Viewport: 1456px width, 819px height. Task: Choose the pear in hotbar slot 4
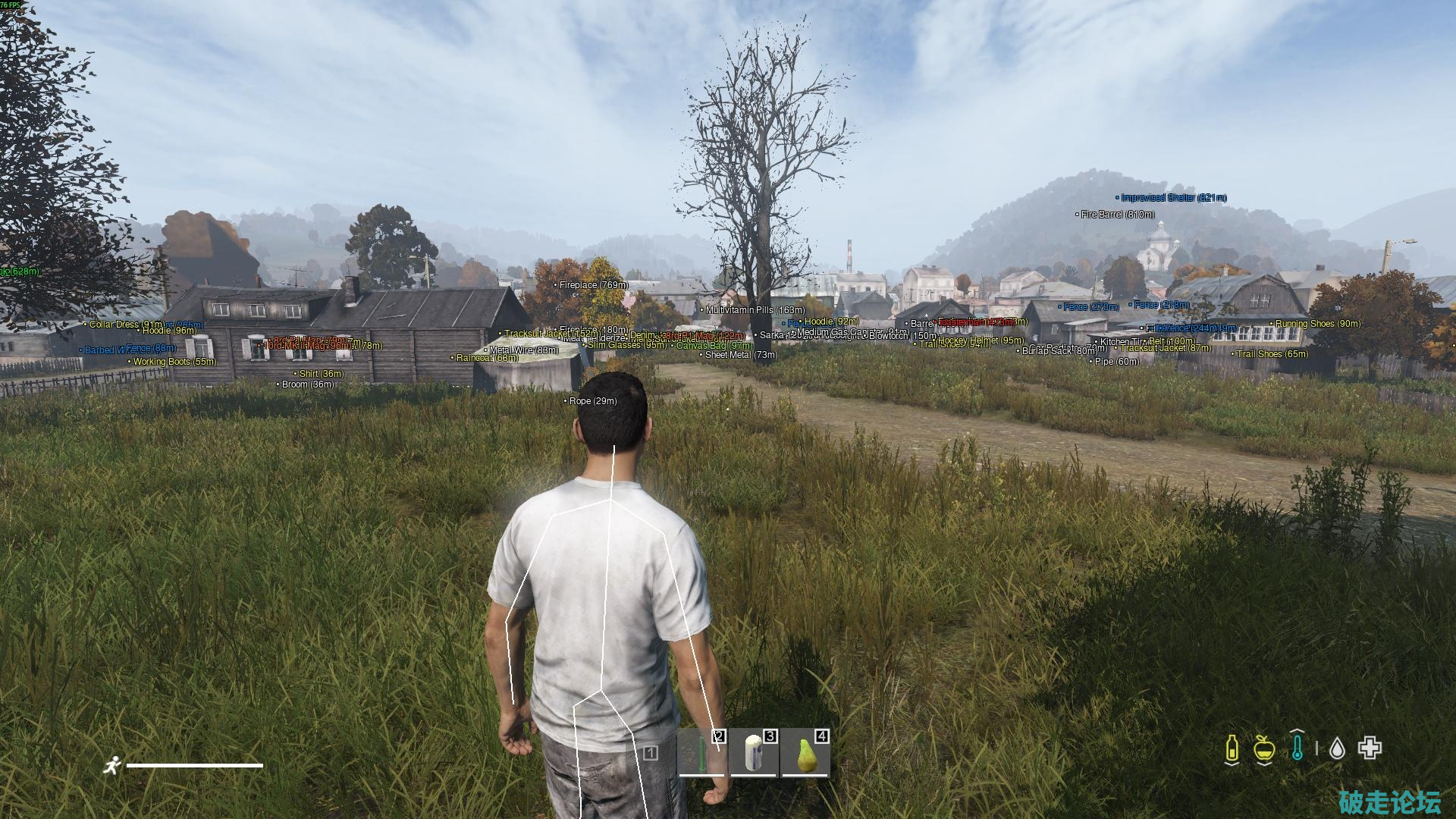click(x=805, y=753)
